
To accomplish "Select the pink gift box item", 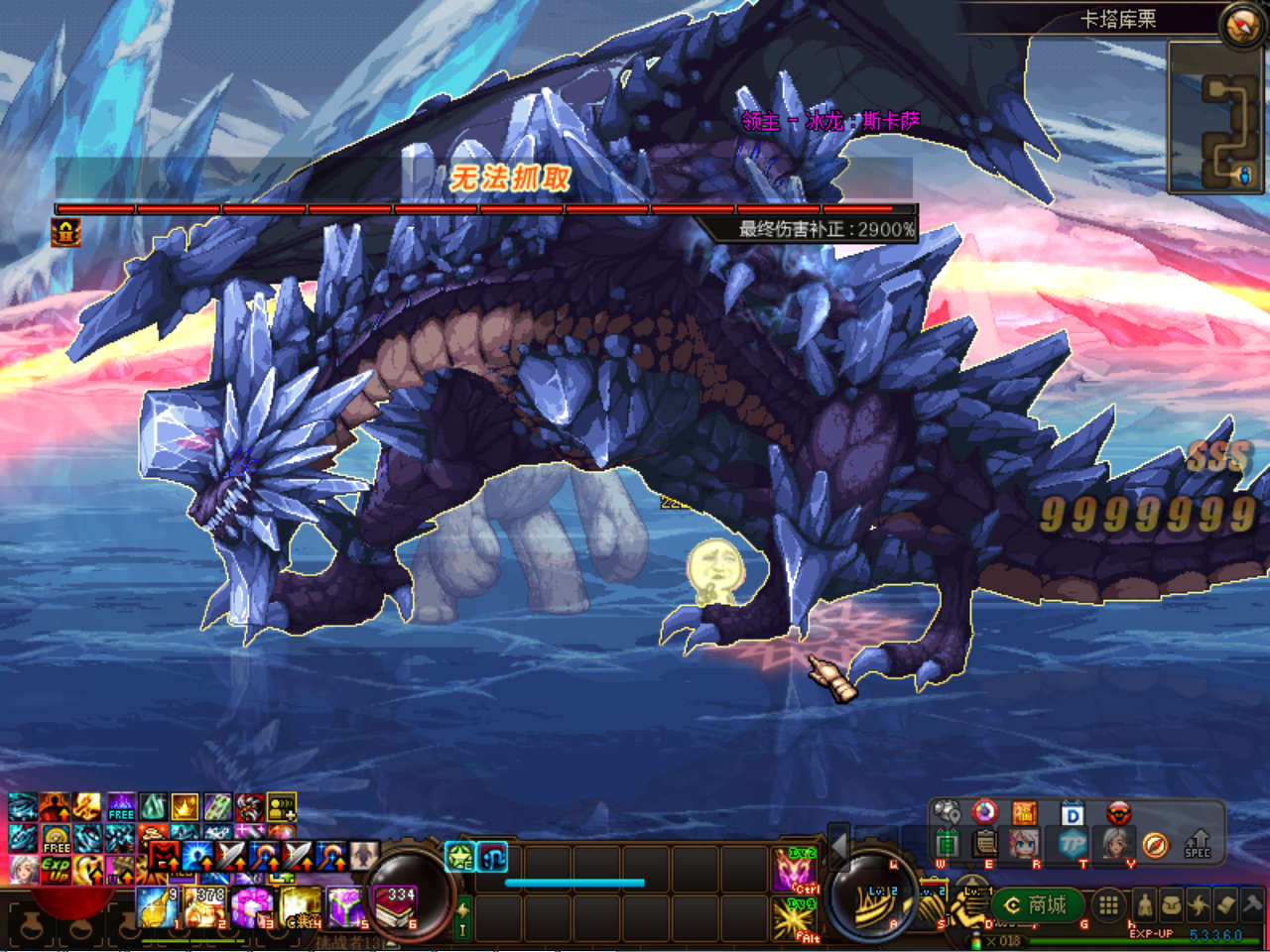I will pos(252,907).
